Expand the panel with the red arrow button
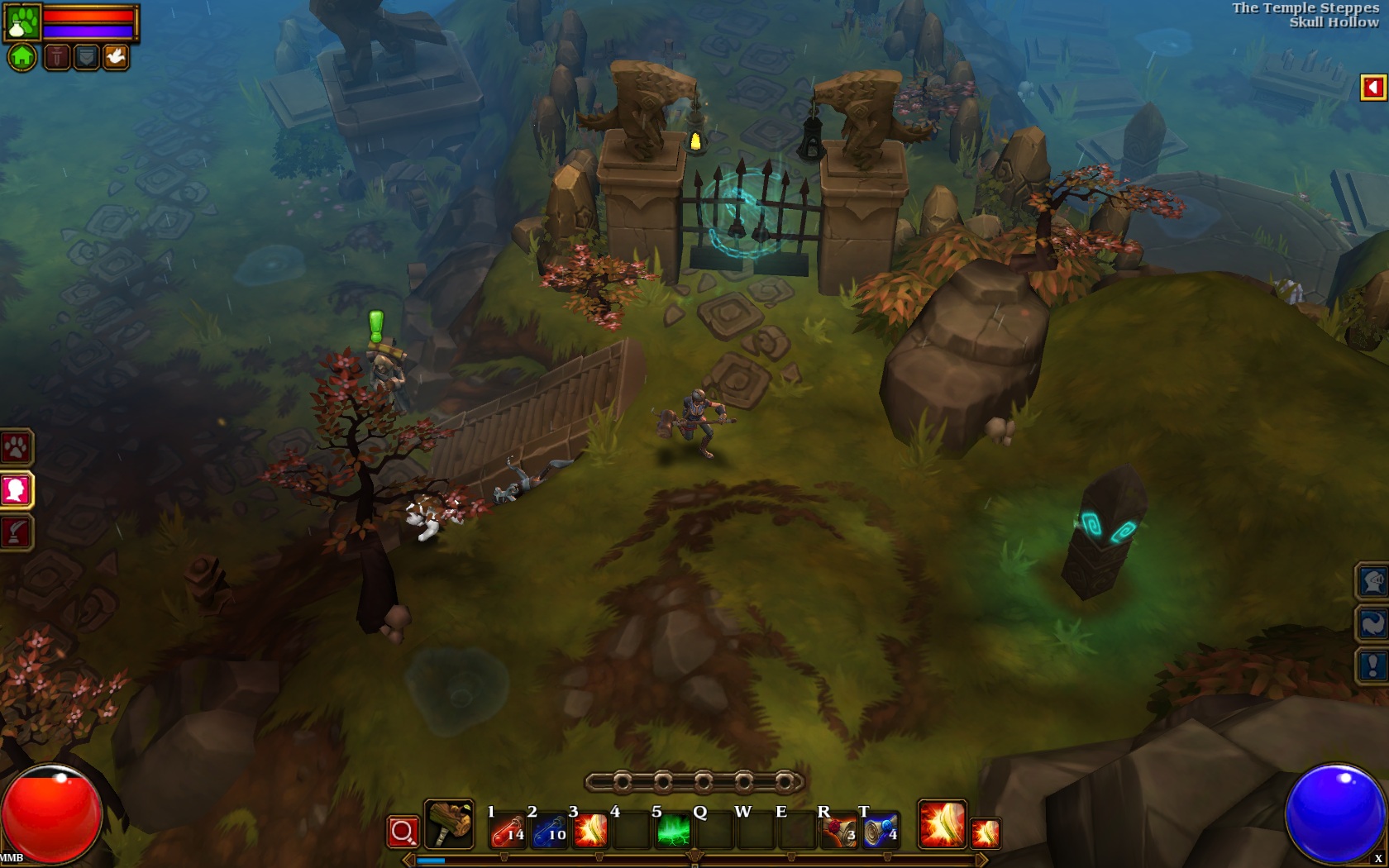Screen dimensions: 1389x868 pos(1372,88)
